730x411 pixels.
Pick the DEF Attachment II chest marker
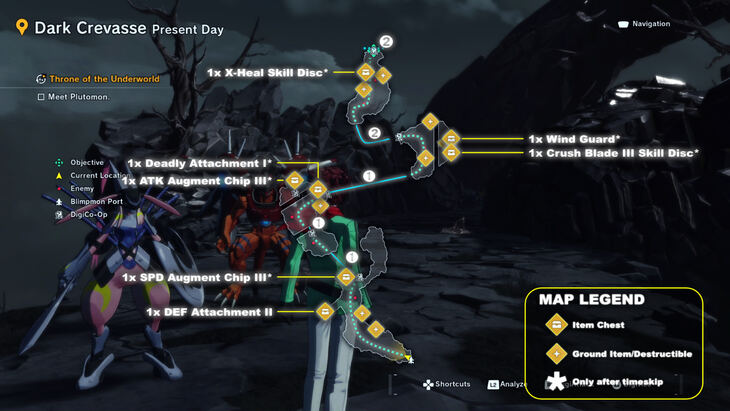324,311
